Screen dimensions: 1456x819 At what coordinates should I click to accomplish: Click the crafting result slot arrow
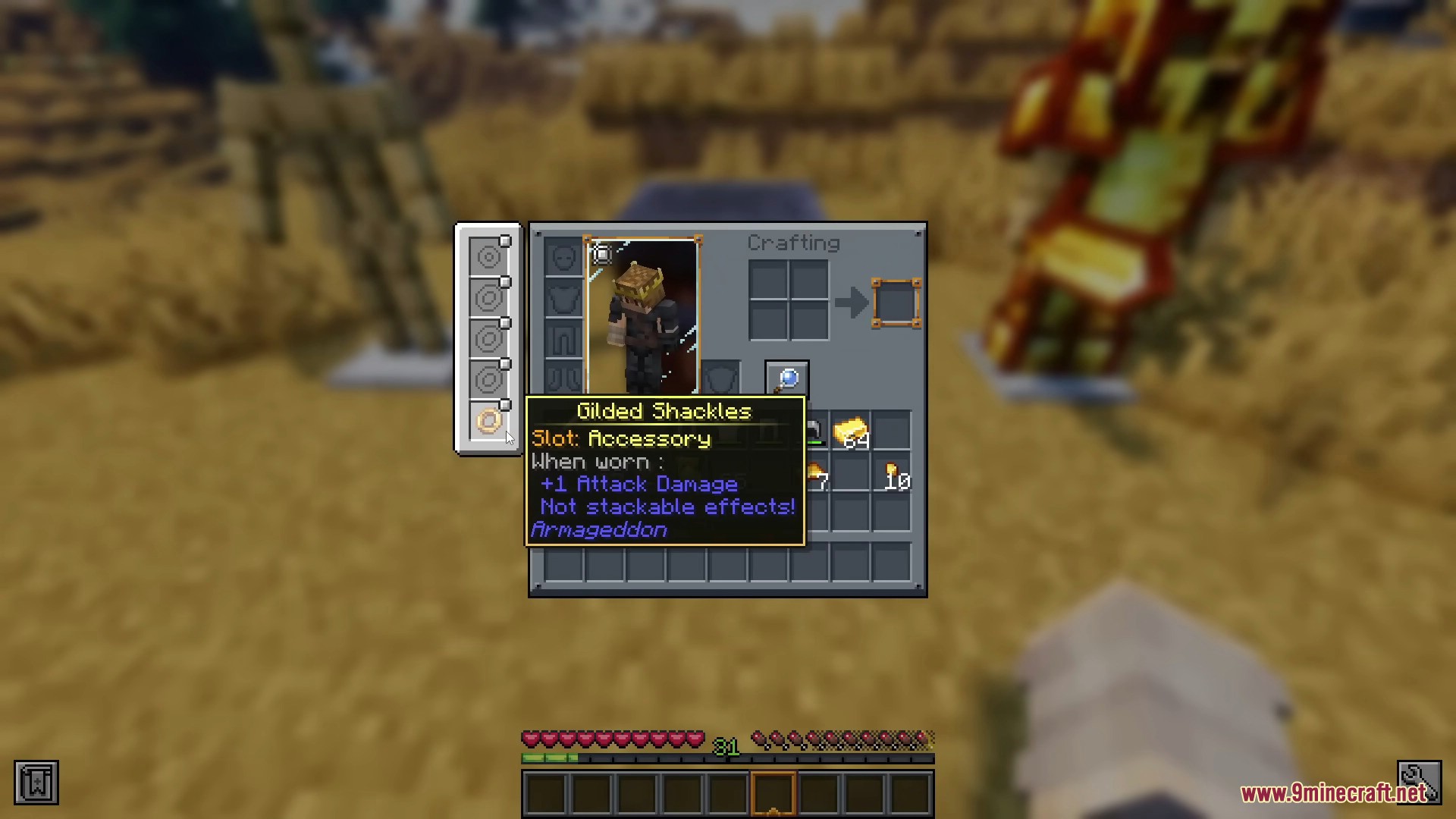pos(851,303)
